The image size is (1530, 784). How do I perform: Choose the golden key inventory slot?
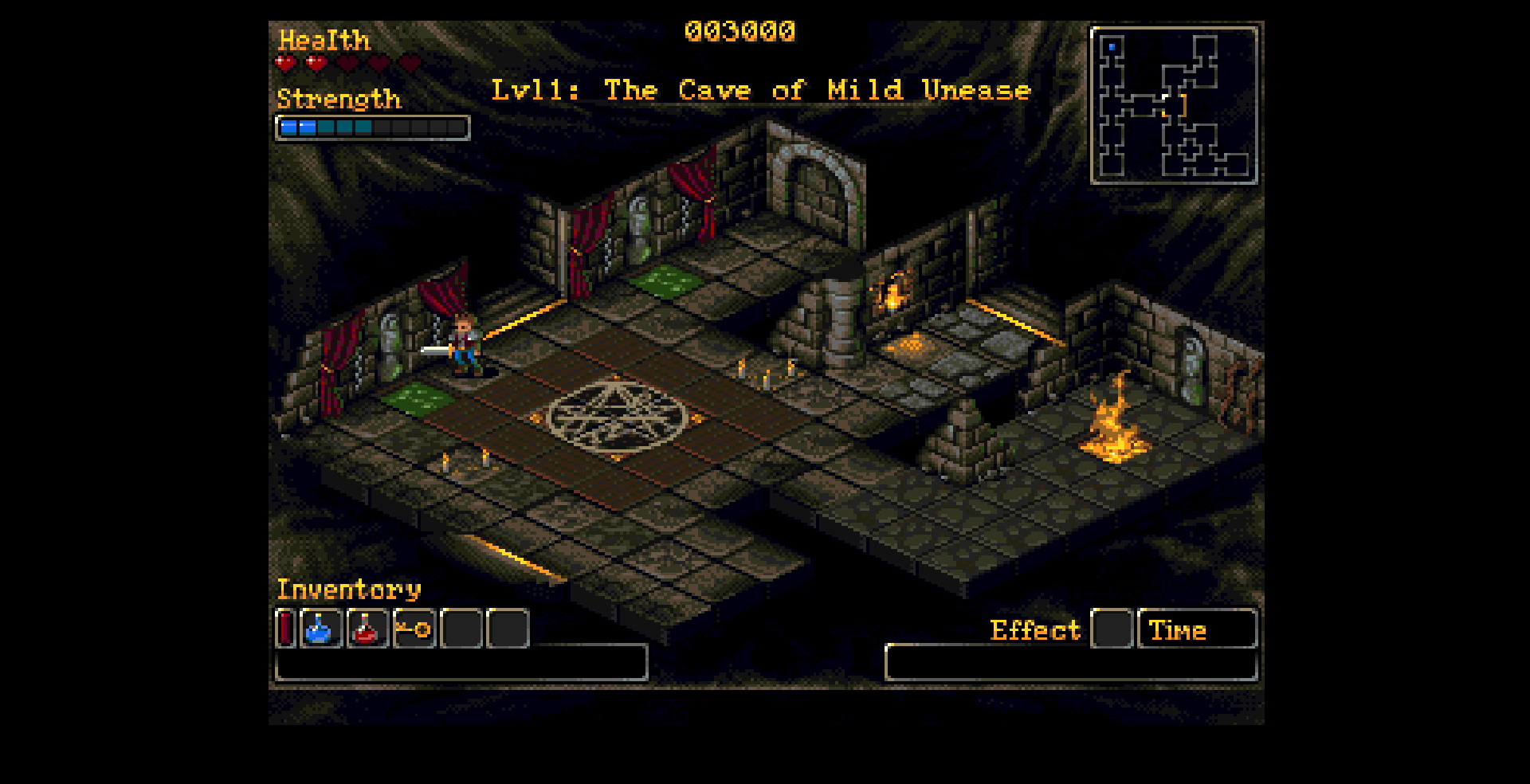pyautogui.click(x=414, y=629)
